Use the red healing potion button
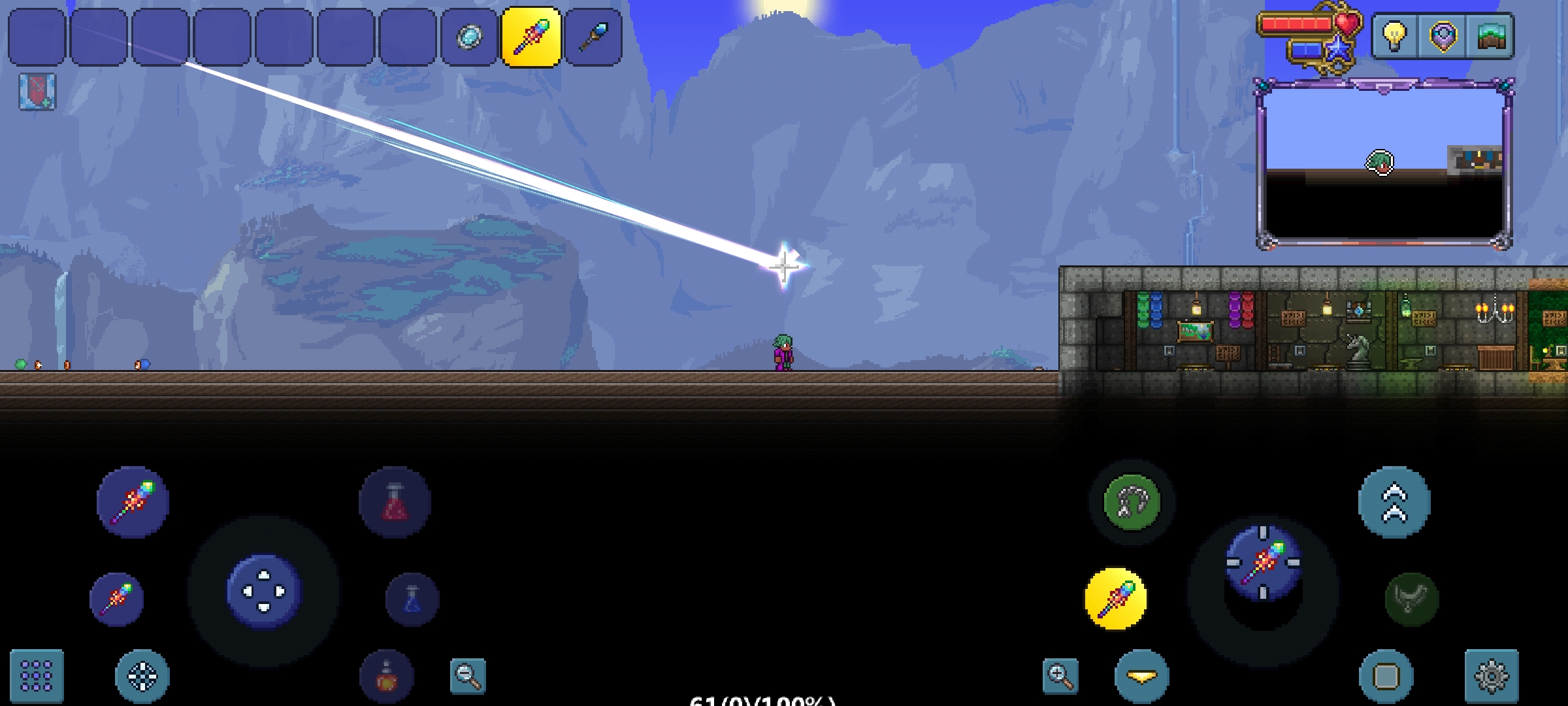This screenshot has height=706, width=1568. pos(395,502)
